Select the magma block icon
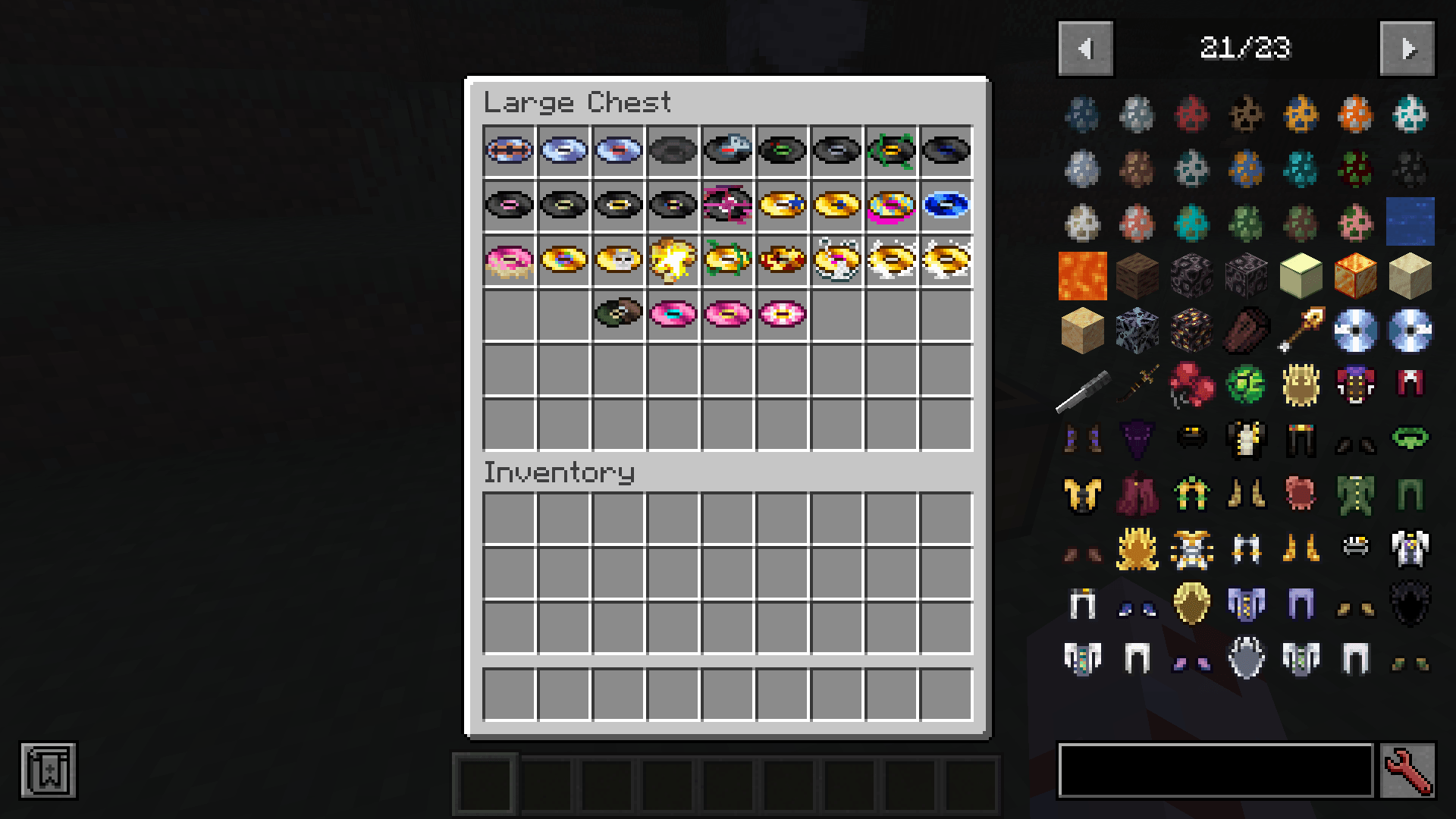The width and height of the screenshot is (1456, 819). coord(1354,275)
